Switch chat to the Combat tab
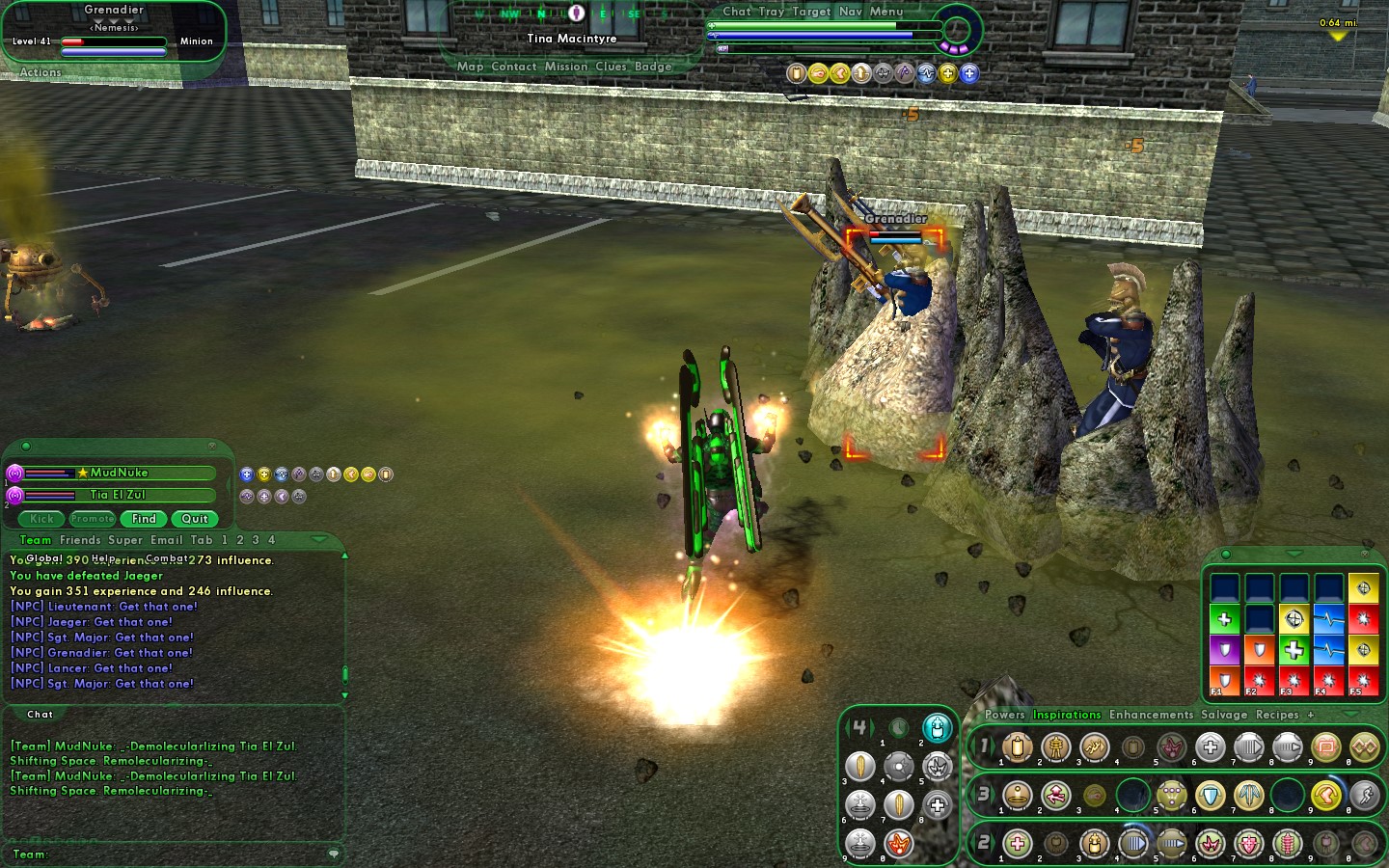Image resolution: width=1389 pixels, height=868 pixels. pyautogui.click(x=167, y=558)
